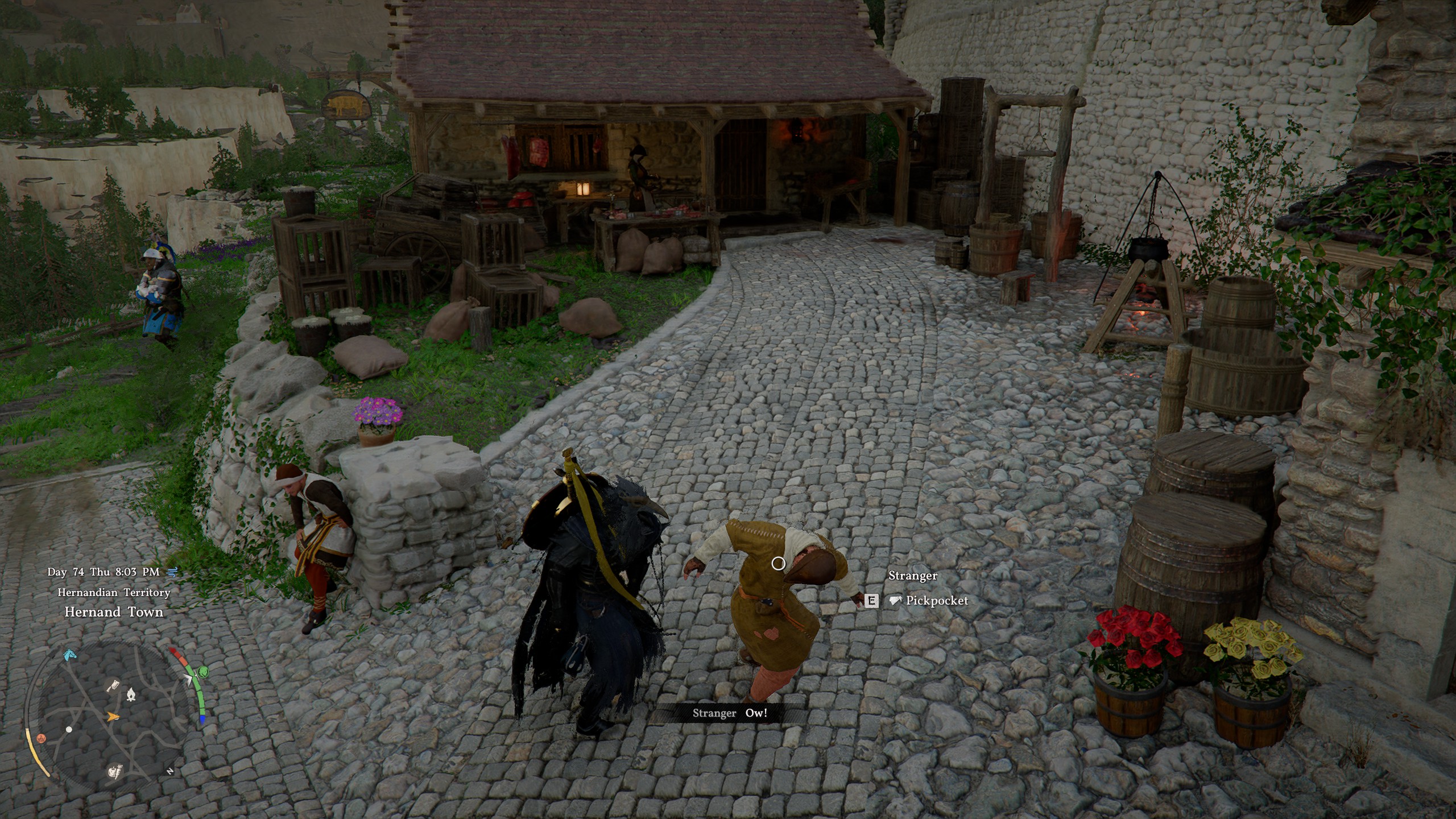Click the orange crown marker on minimap
The image size is (1456, 819).
41,738
